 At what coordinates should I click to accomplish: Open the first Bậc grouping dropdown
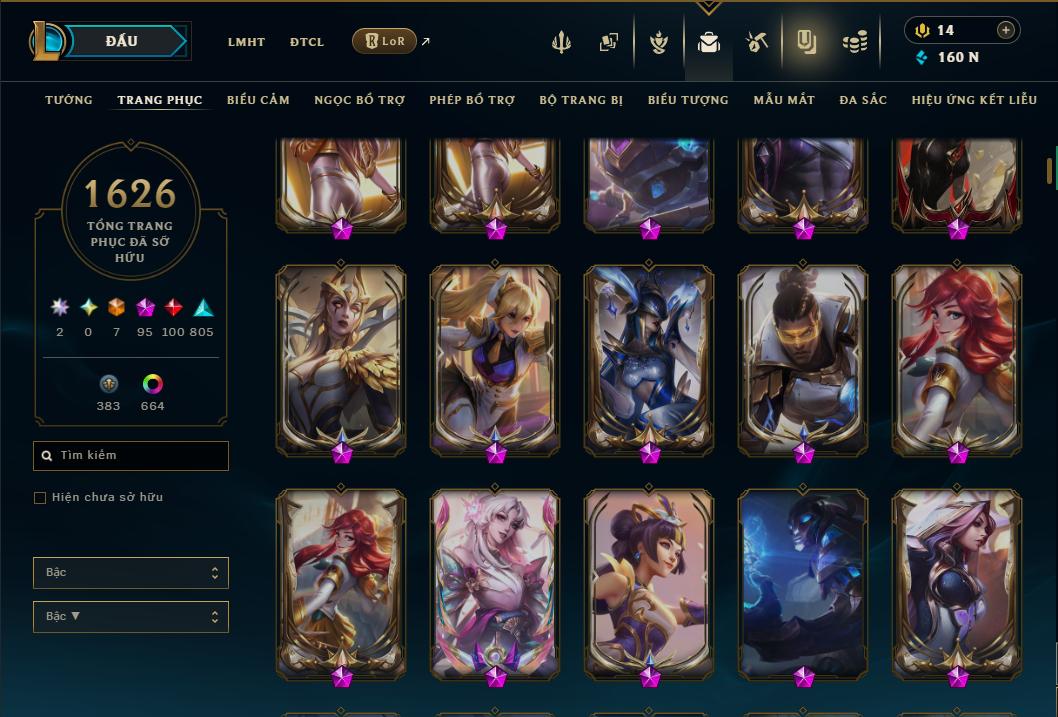[131, 573]
